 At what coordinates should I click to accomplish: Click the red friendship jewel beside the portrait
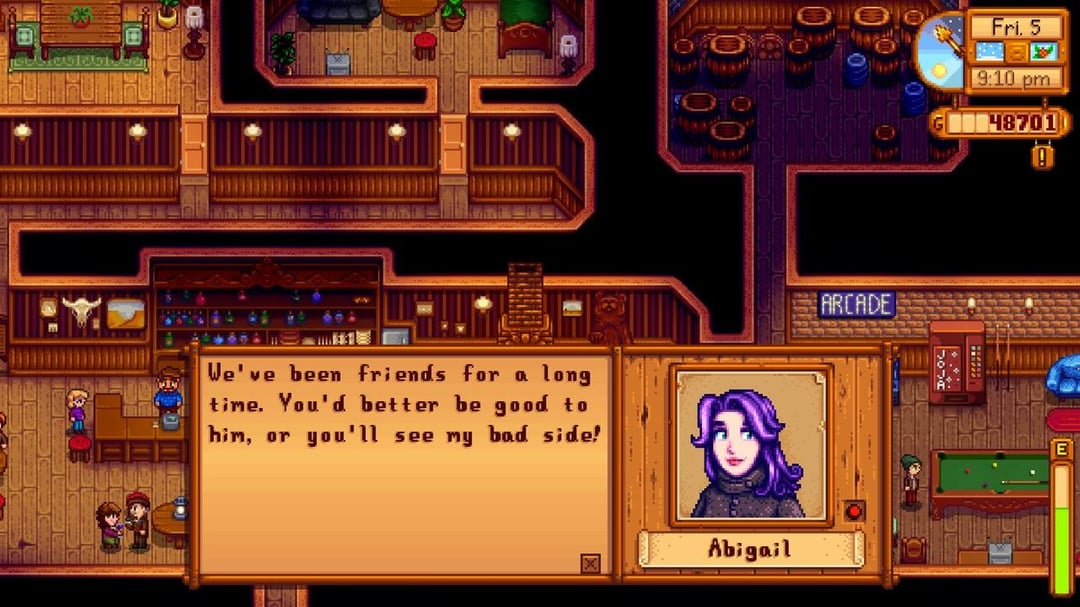click(853, 512)
